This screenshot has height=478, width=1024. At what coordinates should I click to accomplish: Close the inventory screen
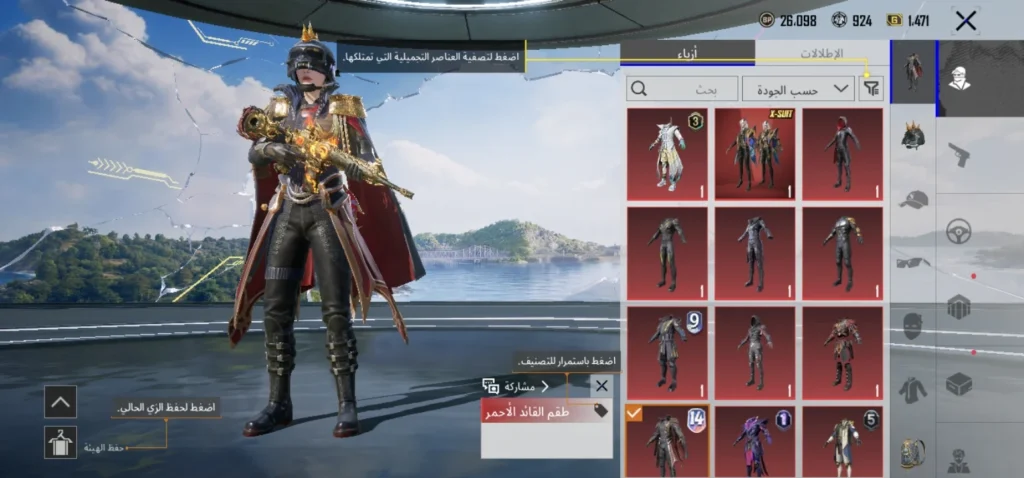tap(965, 20)
